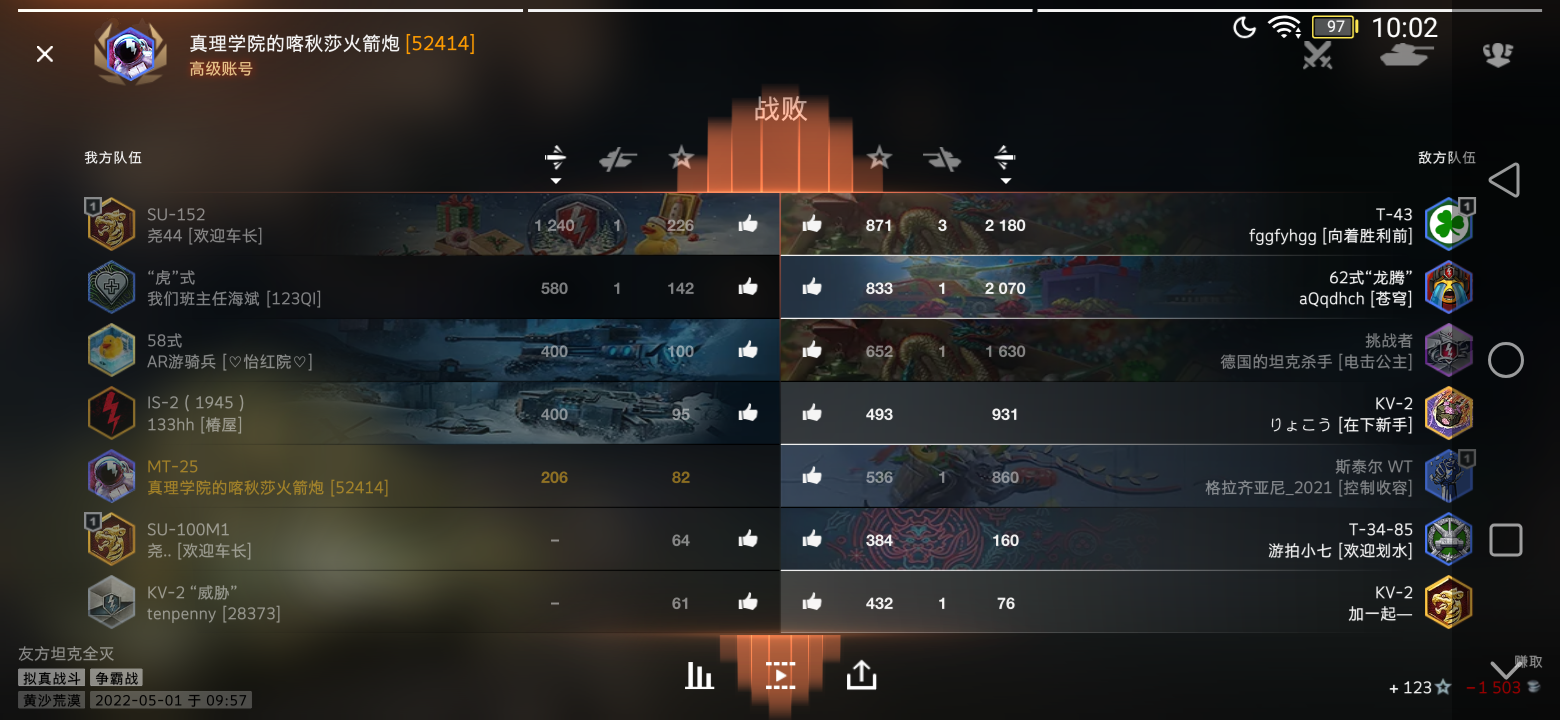Select the 争霸战 mode tag
Screen dimensions: 1560x720
coord(117,677)
